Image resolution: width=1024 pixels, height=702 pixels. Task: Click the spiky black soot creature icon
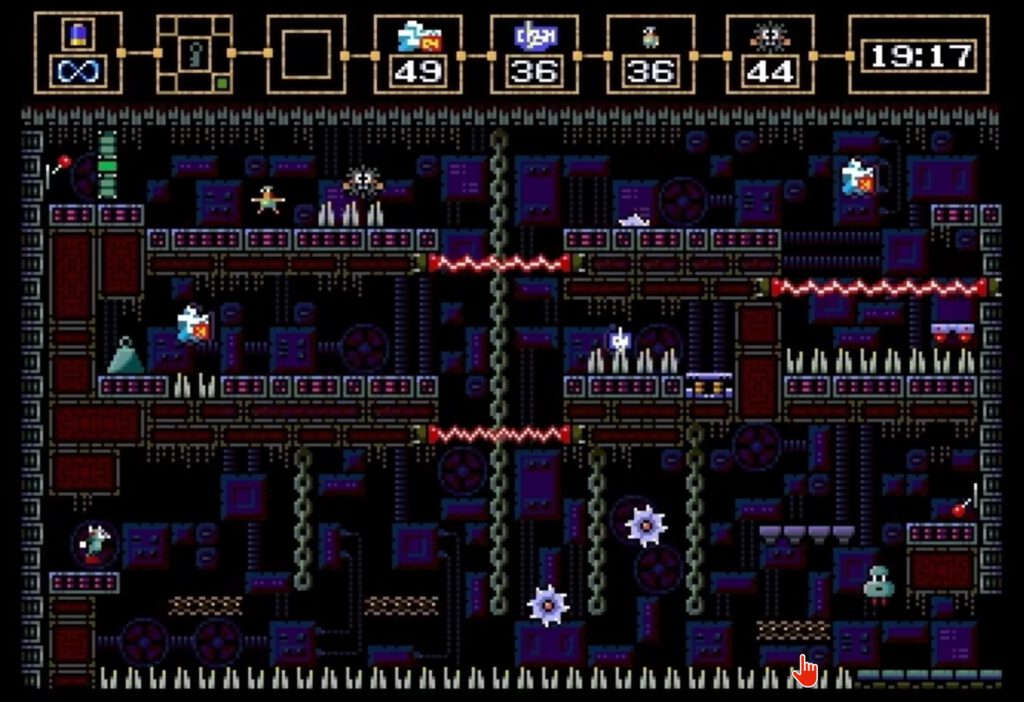pyautogui.click(x=769, y=38)
